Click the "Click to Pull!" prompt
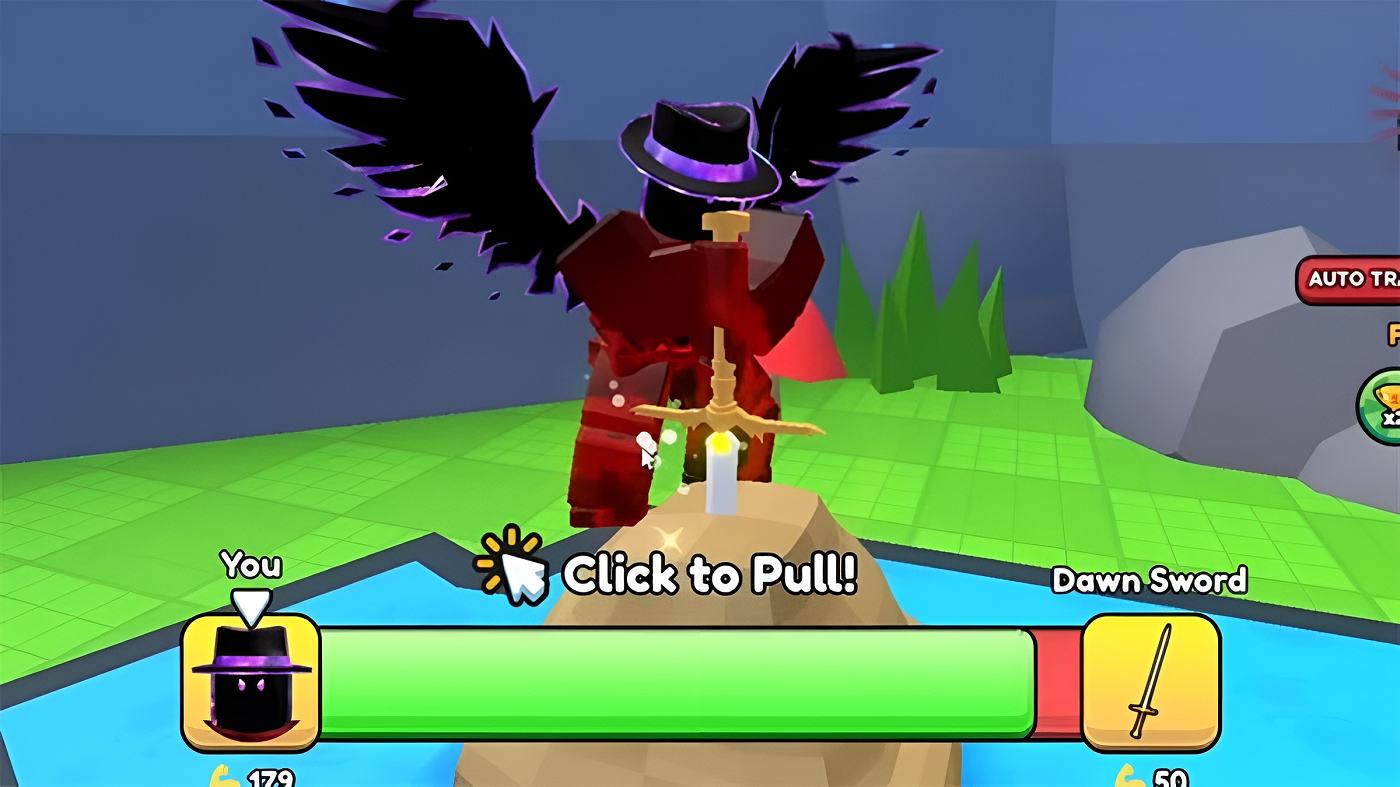The image size is (1400, 787). click(710, 573)
